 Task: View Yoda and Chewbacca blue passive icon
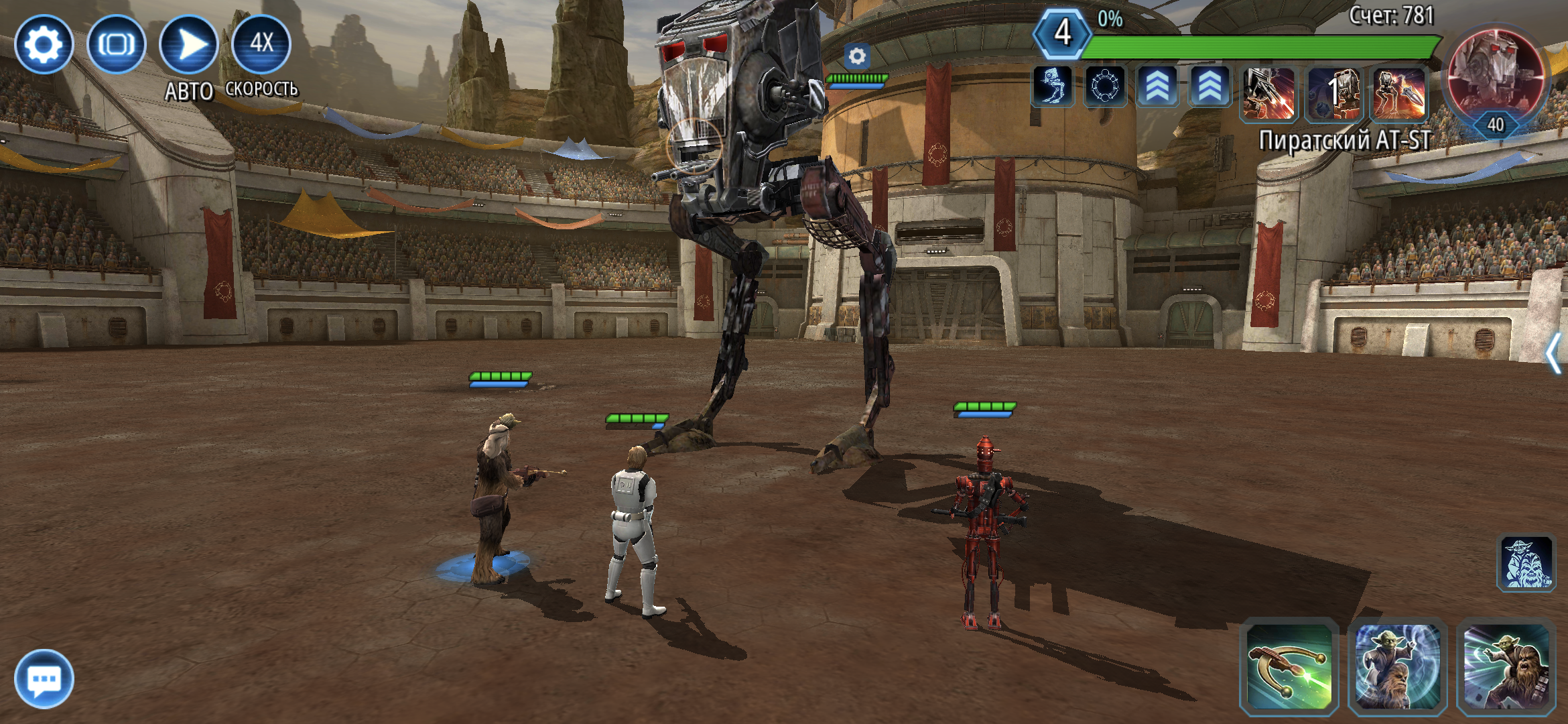point(1526,563)
